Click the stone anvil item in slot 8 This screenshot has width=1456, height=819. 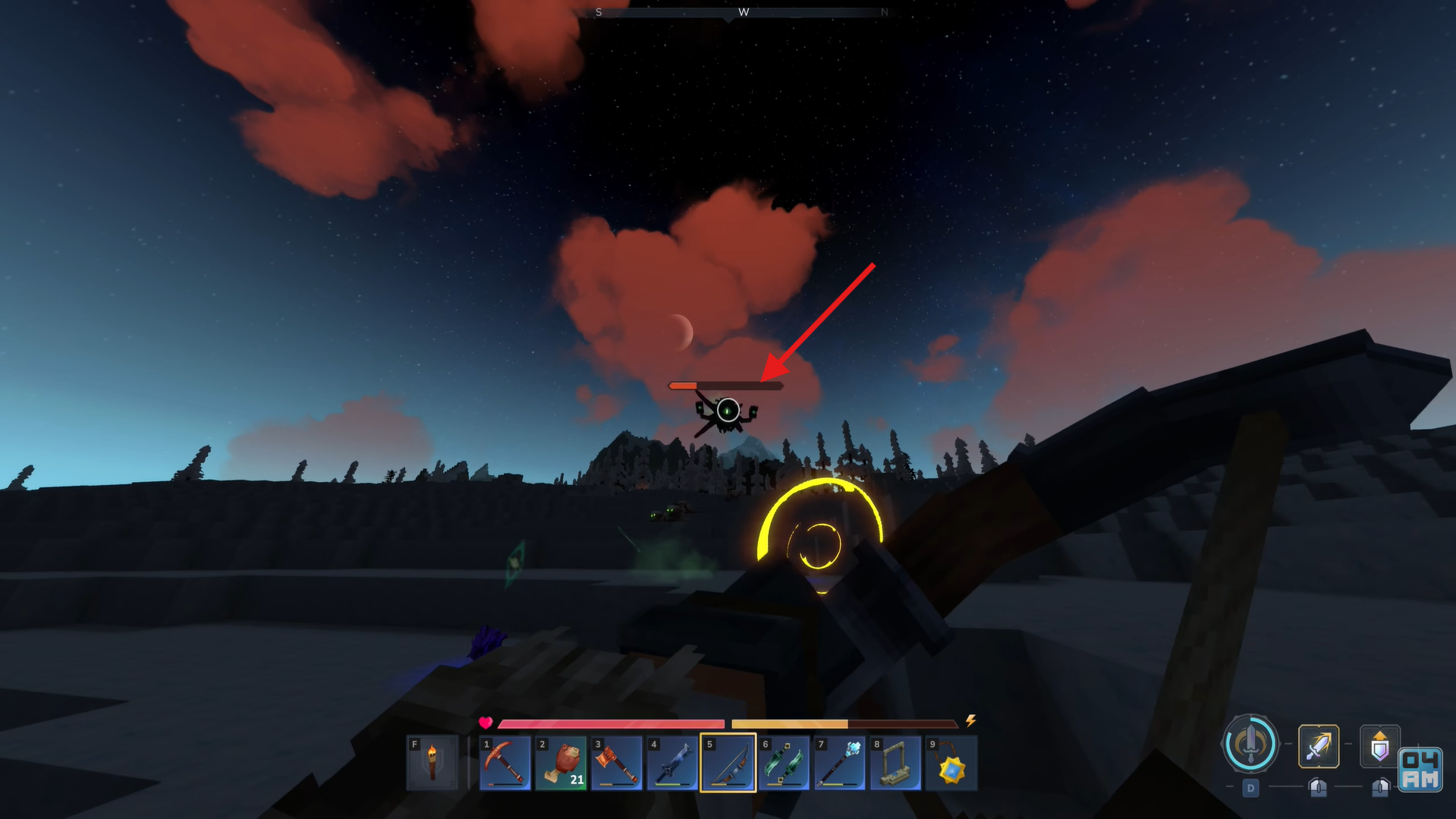895,763
